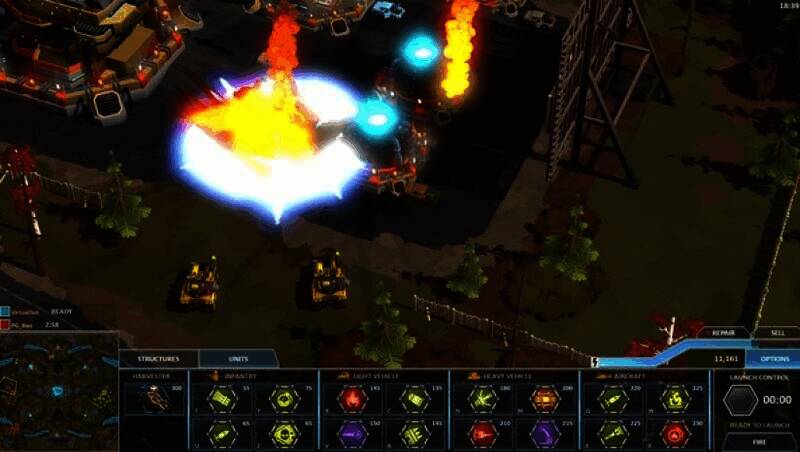Activate the Sell button
The image size is (800, 452).
tap(776, 333)
